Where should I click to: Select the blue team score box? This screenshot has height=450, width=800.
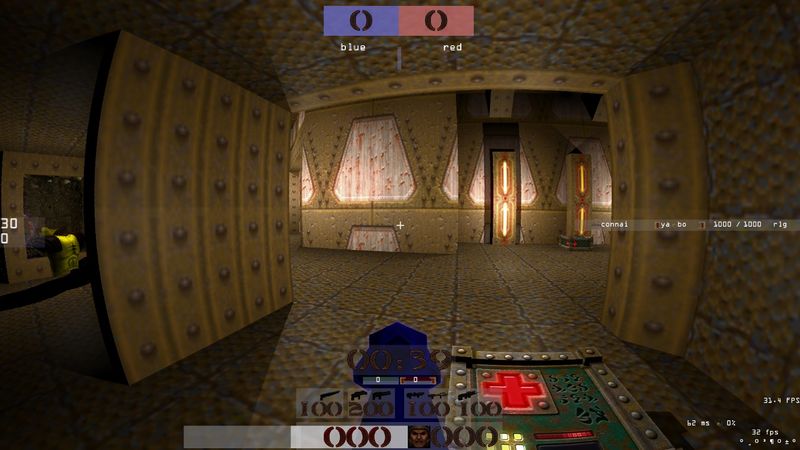click(361, 21)
